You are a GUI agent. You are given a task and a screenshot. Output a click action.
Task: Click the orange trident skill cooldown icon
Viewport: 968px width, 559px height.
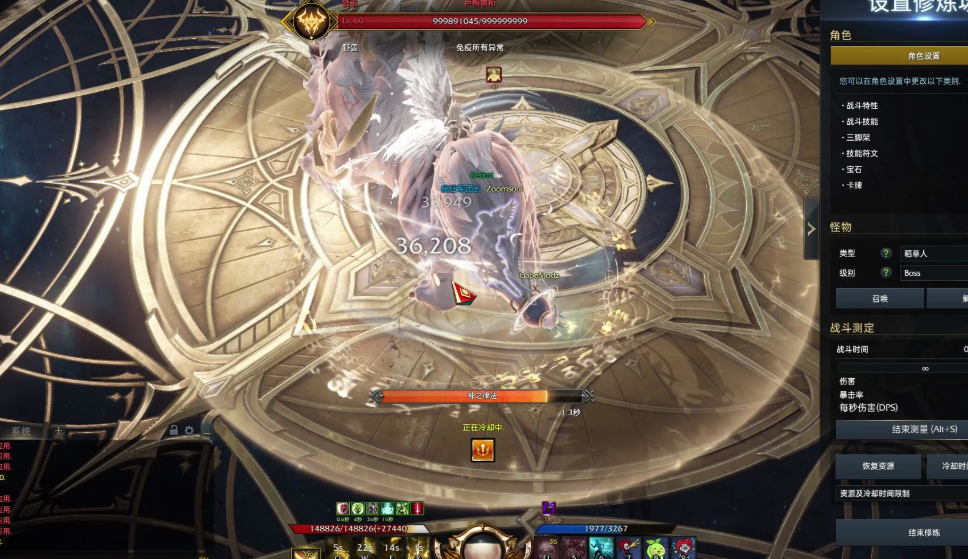coord(483,451)
